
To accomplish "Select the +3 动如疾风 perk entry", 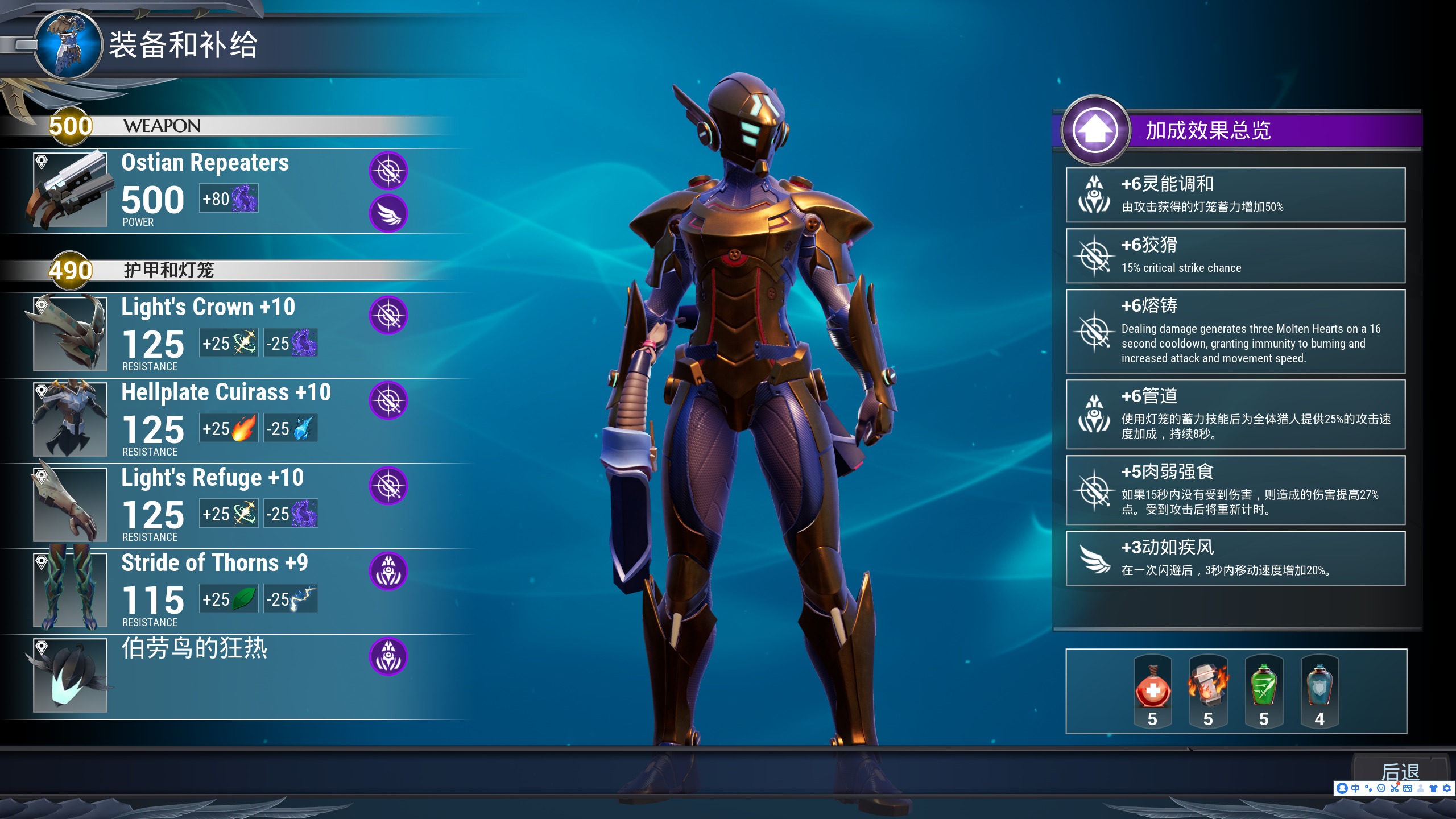I will pyautogui.click(x=1235, y=559).
